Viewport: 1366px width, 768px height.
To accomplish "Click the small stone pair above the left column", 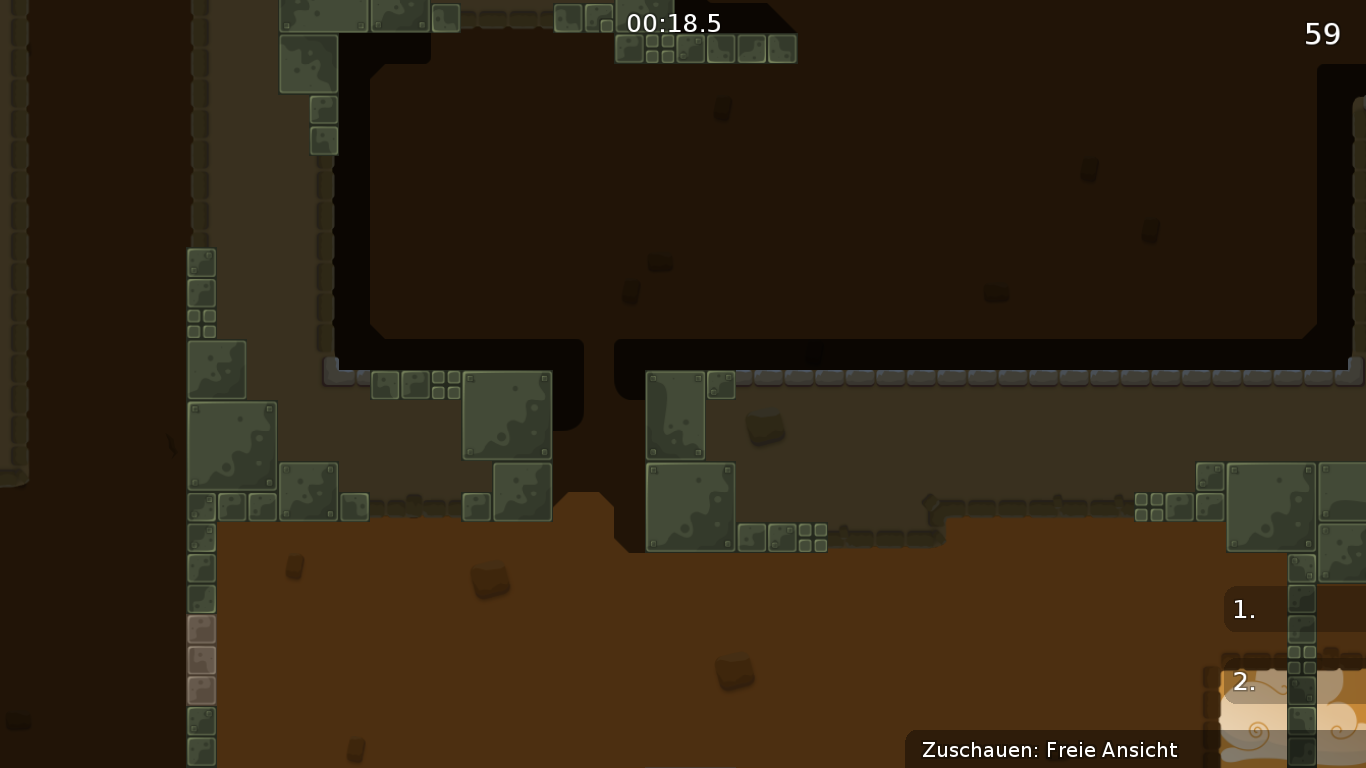I will (200, 322).
